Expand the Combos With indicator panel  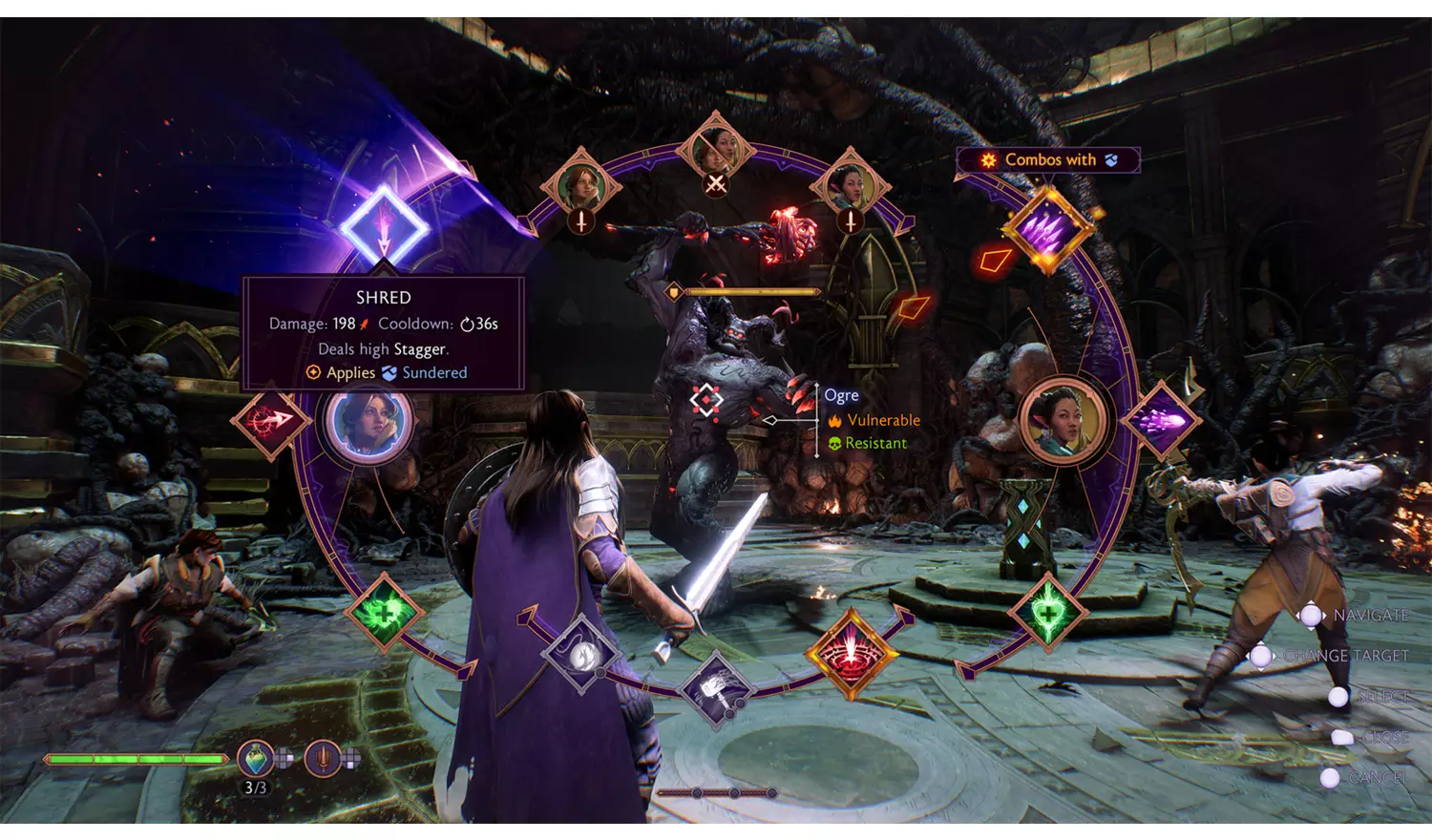[1048, 159]
